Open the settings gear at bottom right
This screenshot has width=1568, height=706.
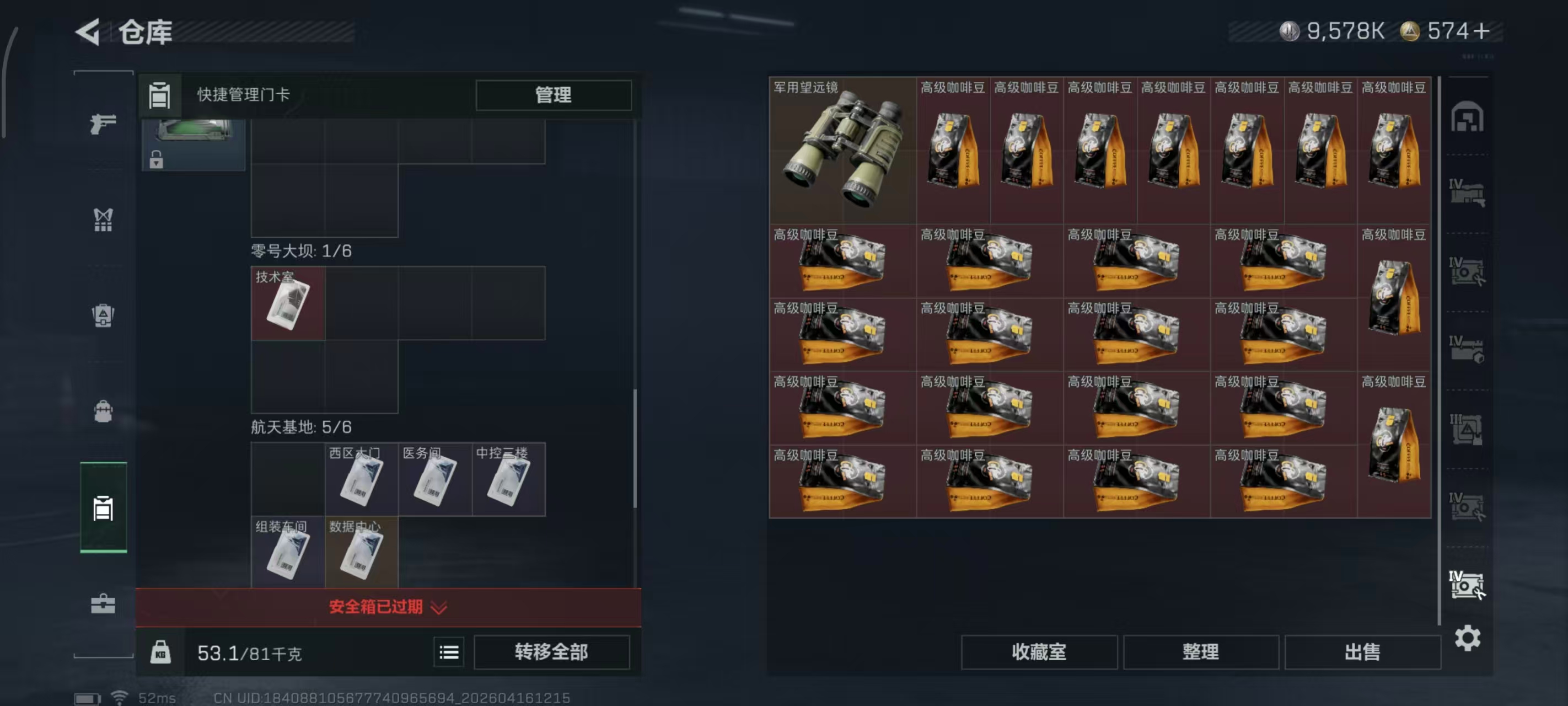pyautogui.click(x=1468, y=638)
